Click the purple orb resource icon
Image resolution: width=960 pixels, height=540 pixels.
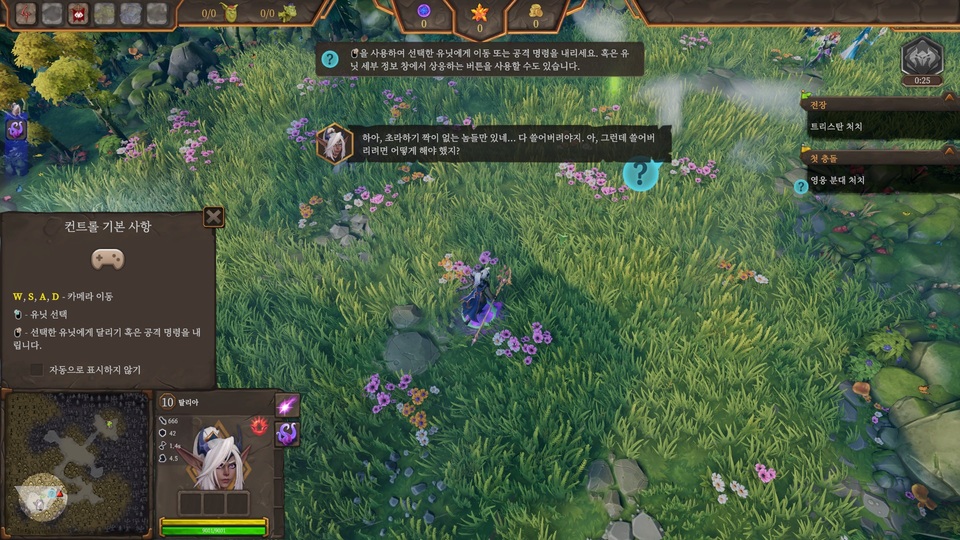coord(423,11)
